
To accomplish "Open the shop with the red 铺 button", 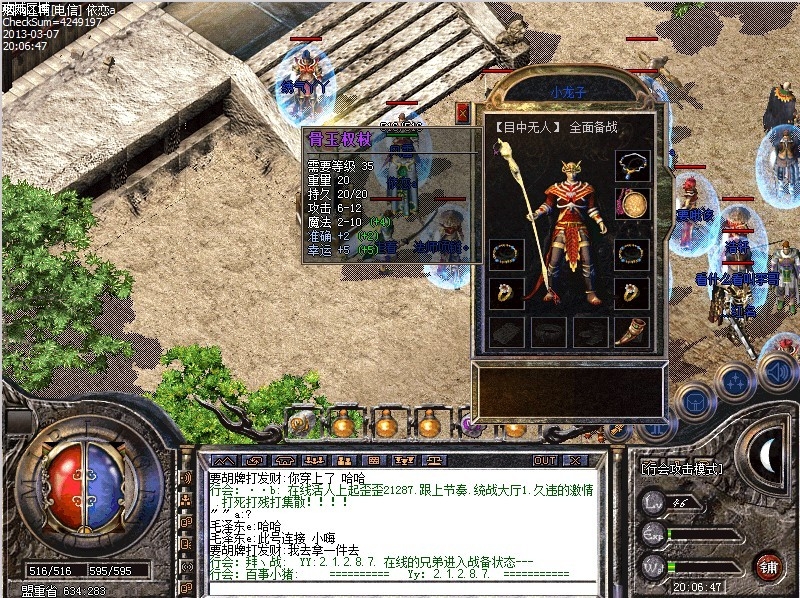I will (x=768, y=565).
